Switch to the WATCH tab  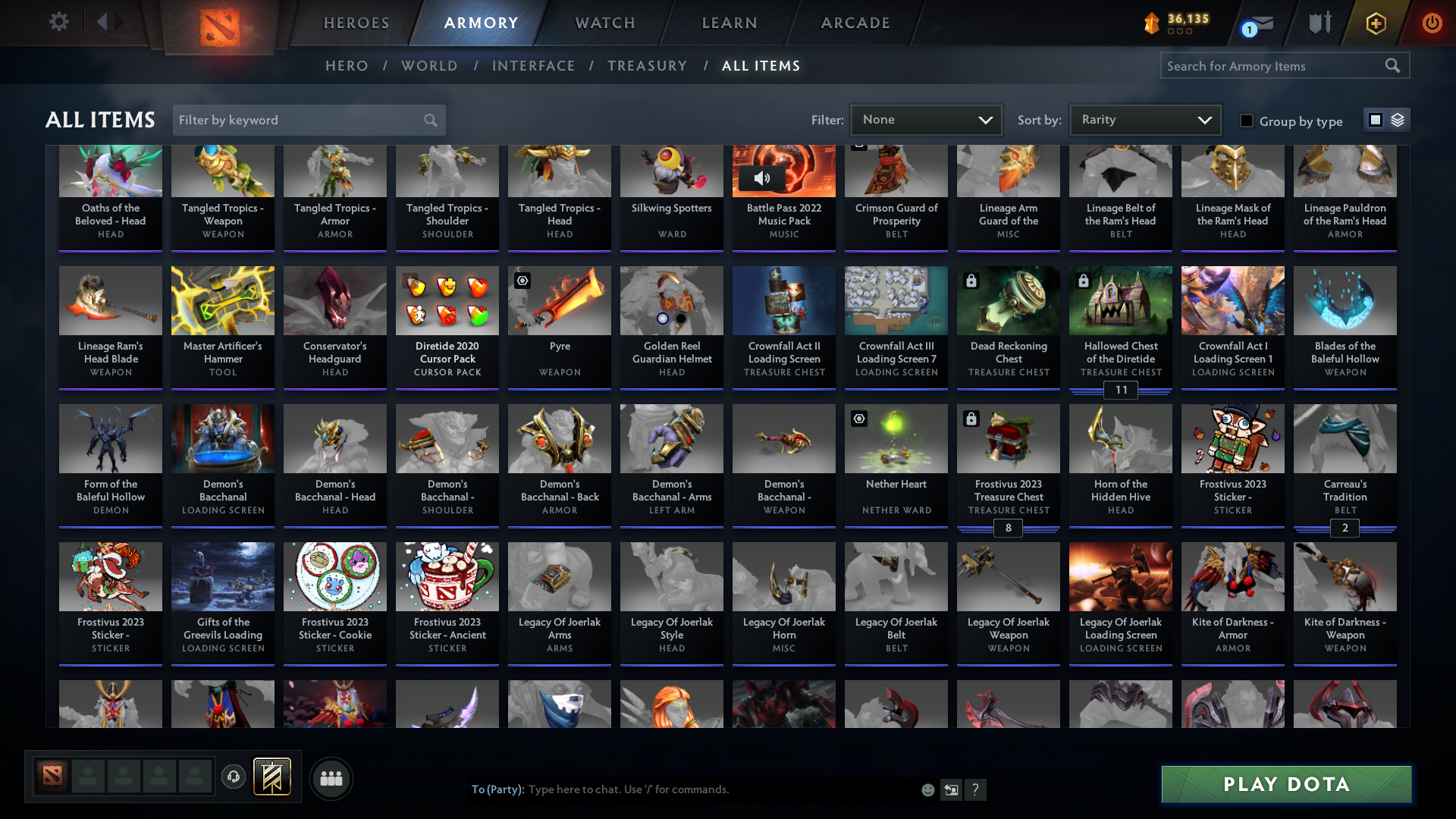(604, 23)
